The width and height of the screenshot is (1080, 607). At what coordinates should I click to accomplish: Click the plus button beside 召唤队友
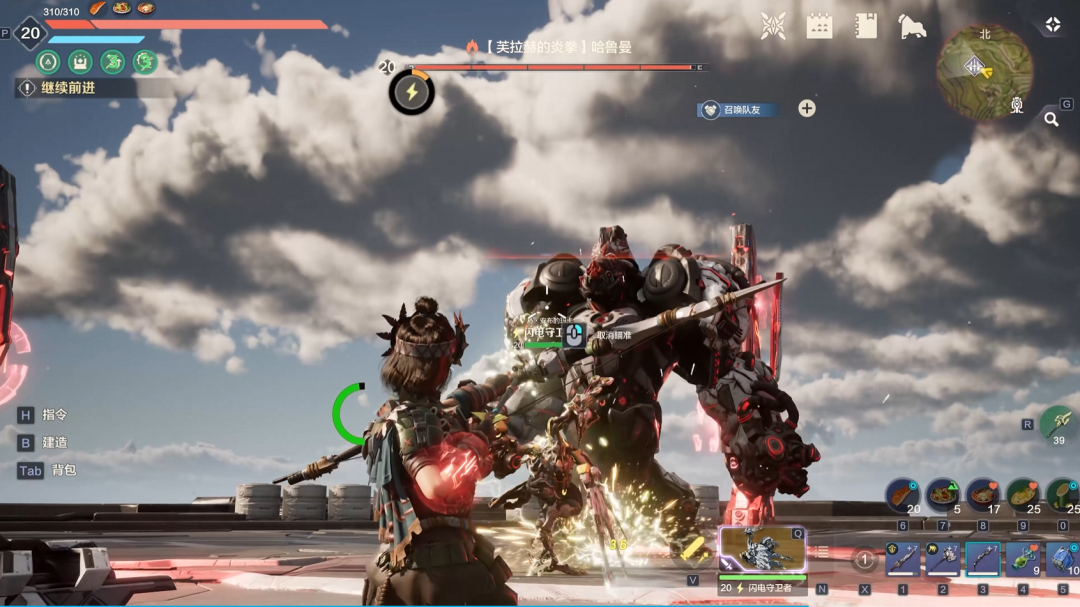(x=807, y=109)
